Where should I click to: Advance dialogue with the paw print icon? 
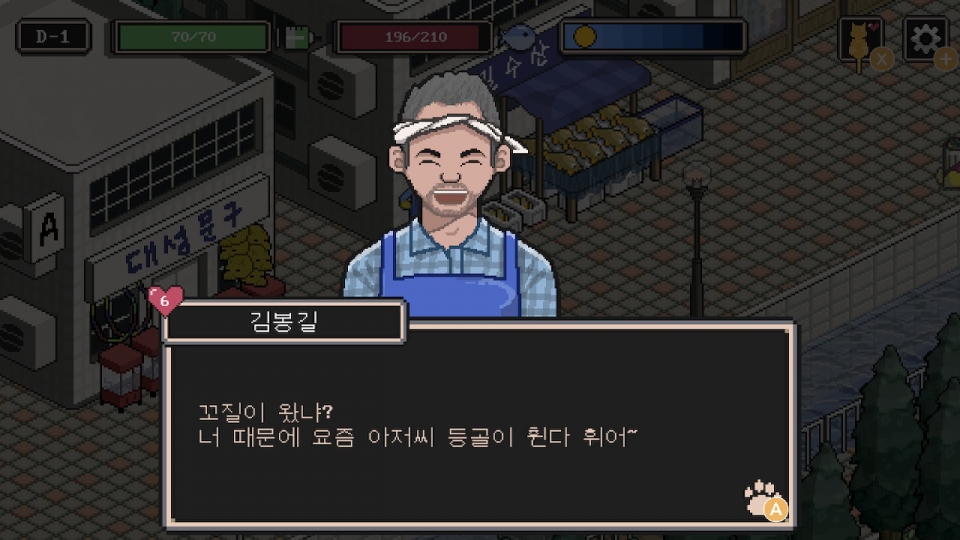[763, 498]
